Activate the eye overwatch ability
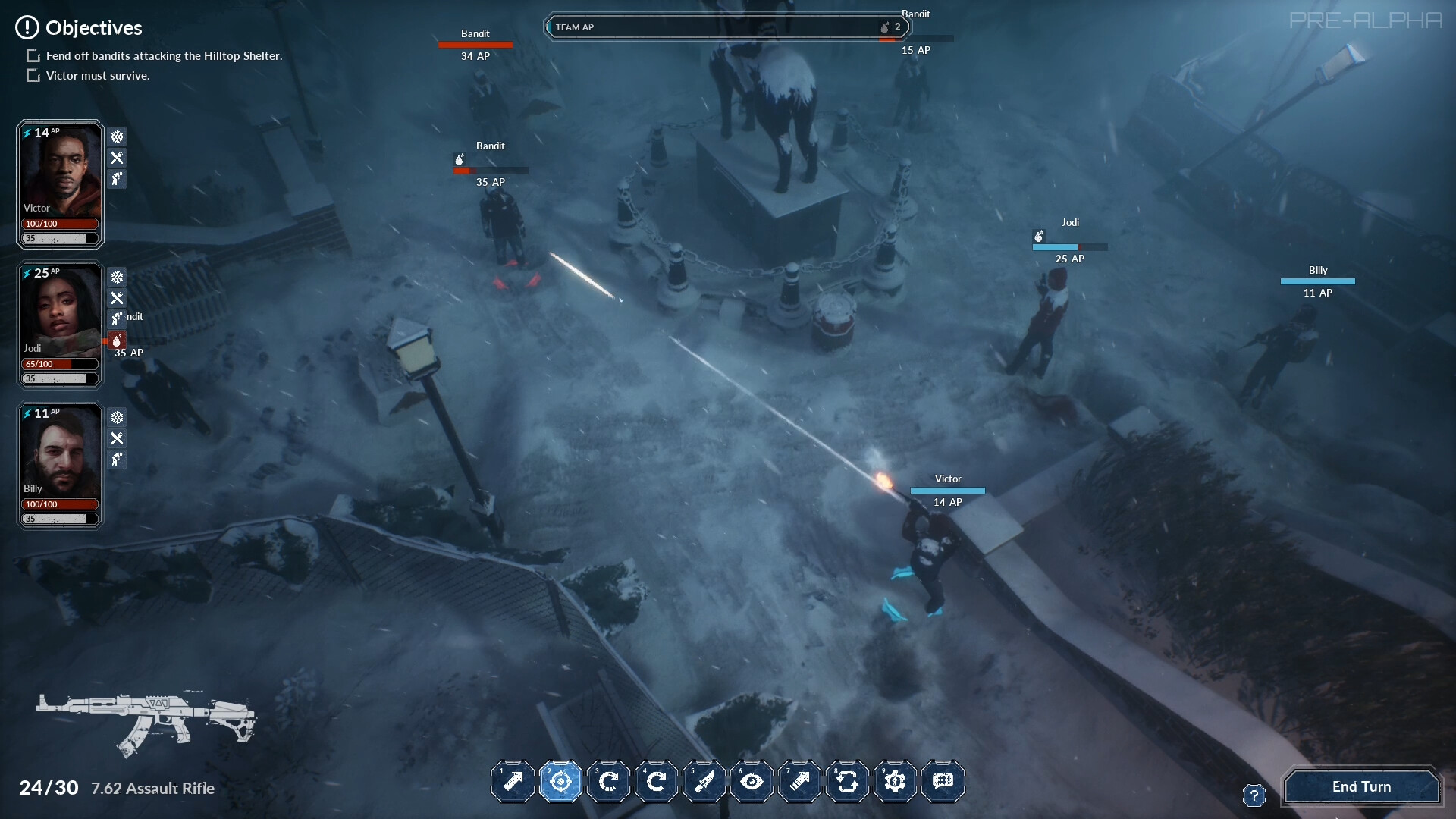 [x=752, y=781]
